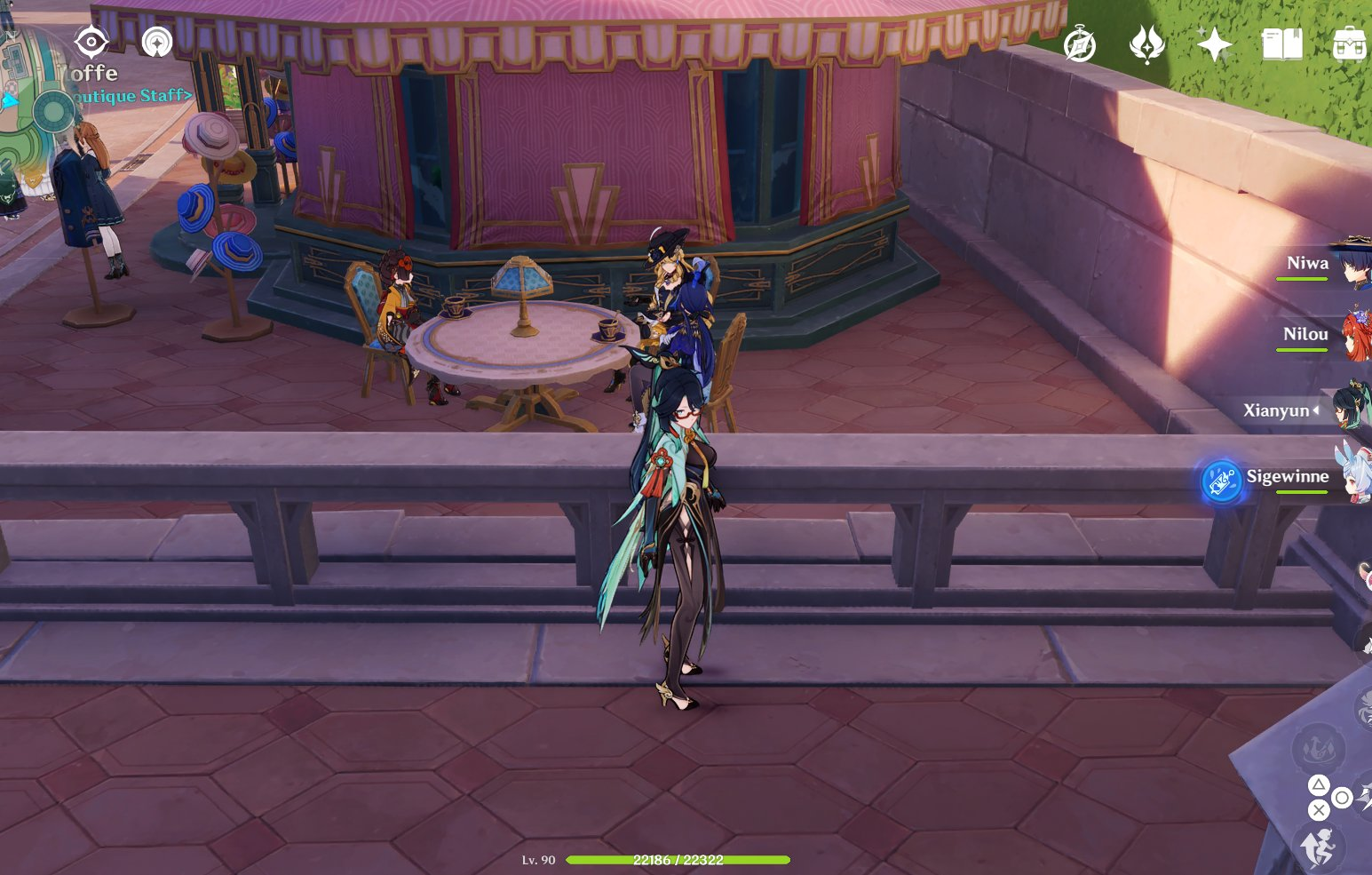Switch to party member Nilou
1372x875 pixels.
click(x=1305, y=335)
